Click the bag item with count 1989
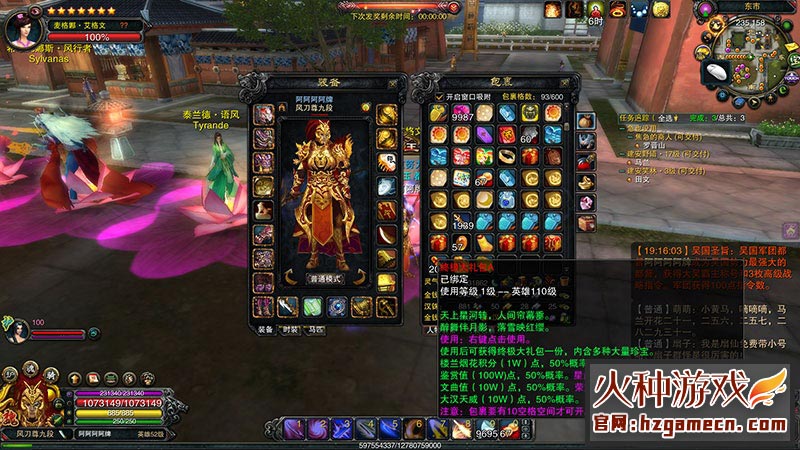The width and height of the screenshot is (800, 450). pos(462,221)
